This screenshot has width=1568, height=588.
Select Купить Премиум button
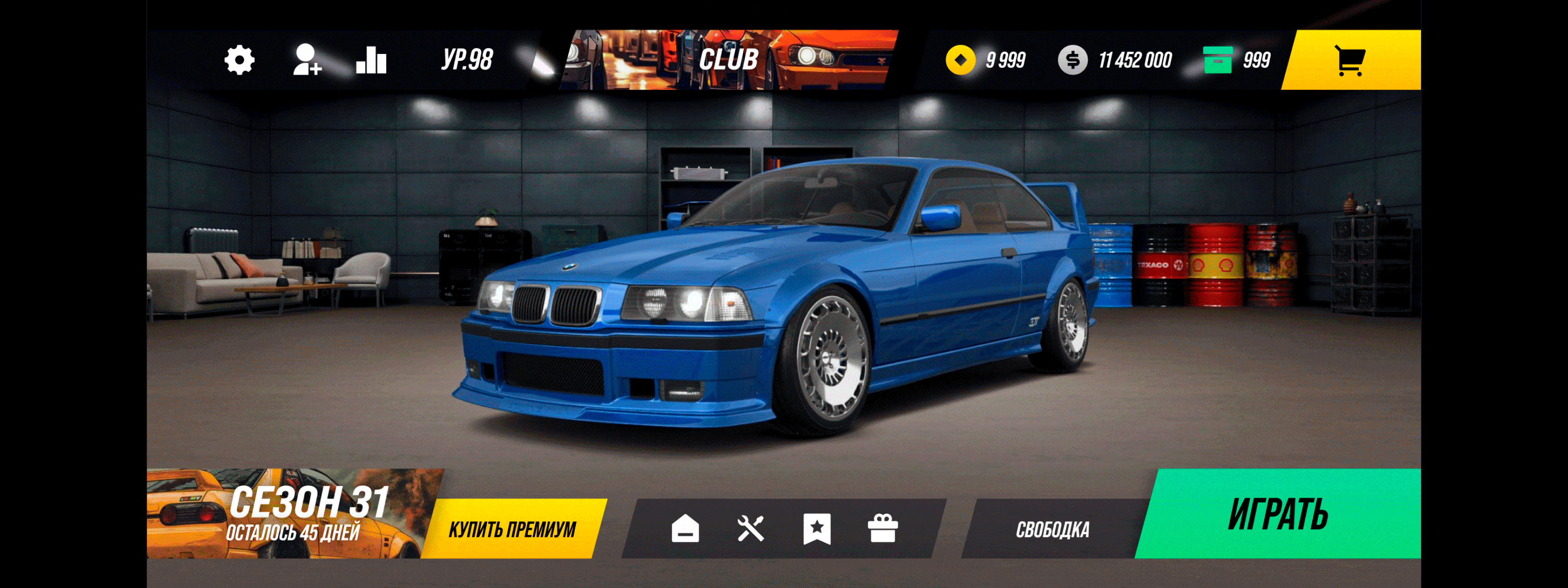(x=513, y=529)
